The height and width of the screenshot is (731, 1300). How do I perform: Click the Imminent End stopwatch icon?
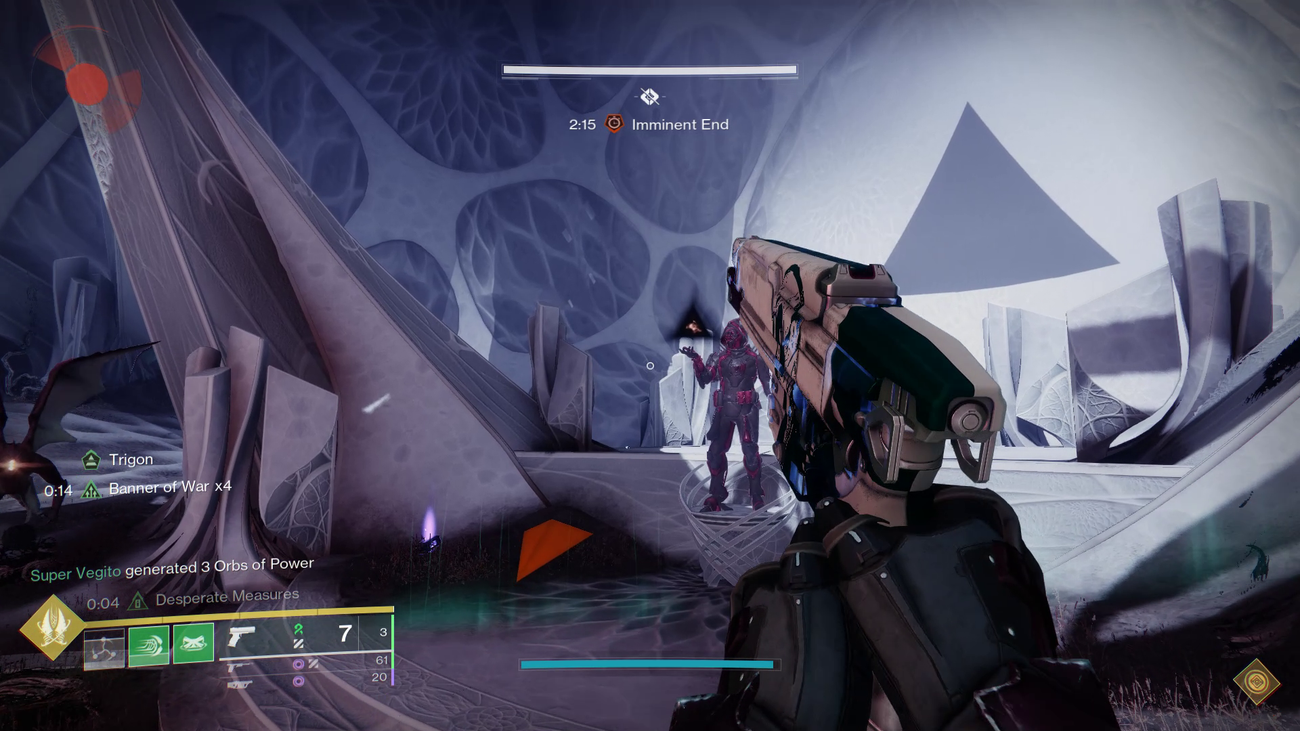[614, 124]
